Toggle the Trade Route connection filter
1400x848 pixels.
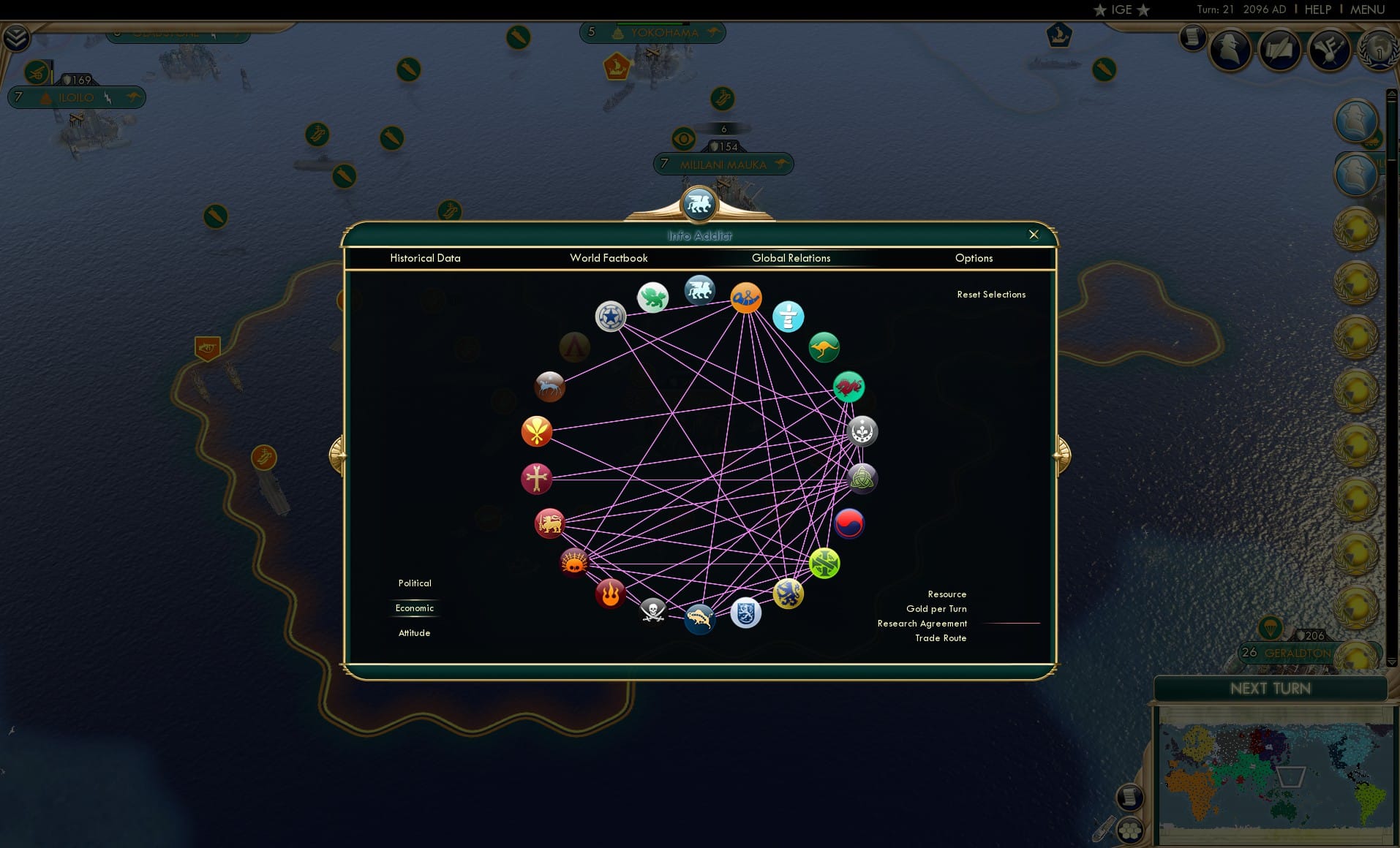pos(941,637)
